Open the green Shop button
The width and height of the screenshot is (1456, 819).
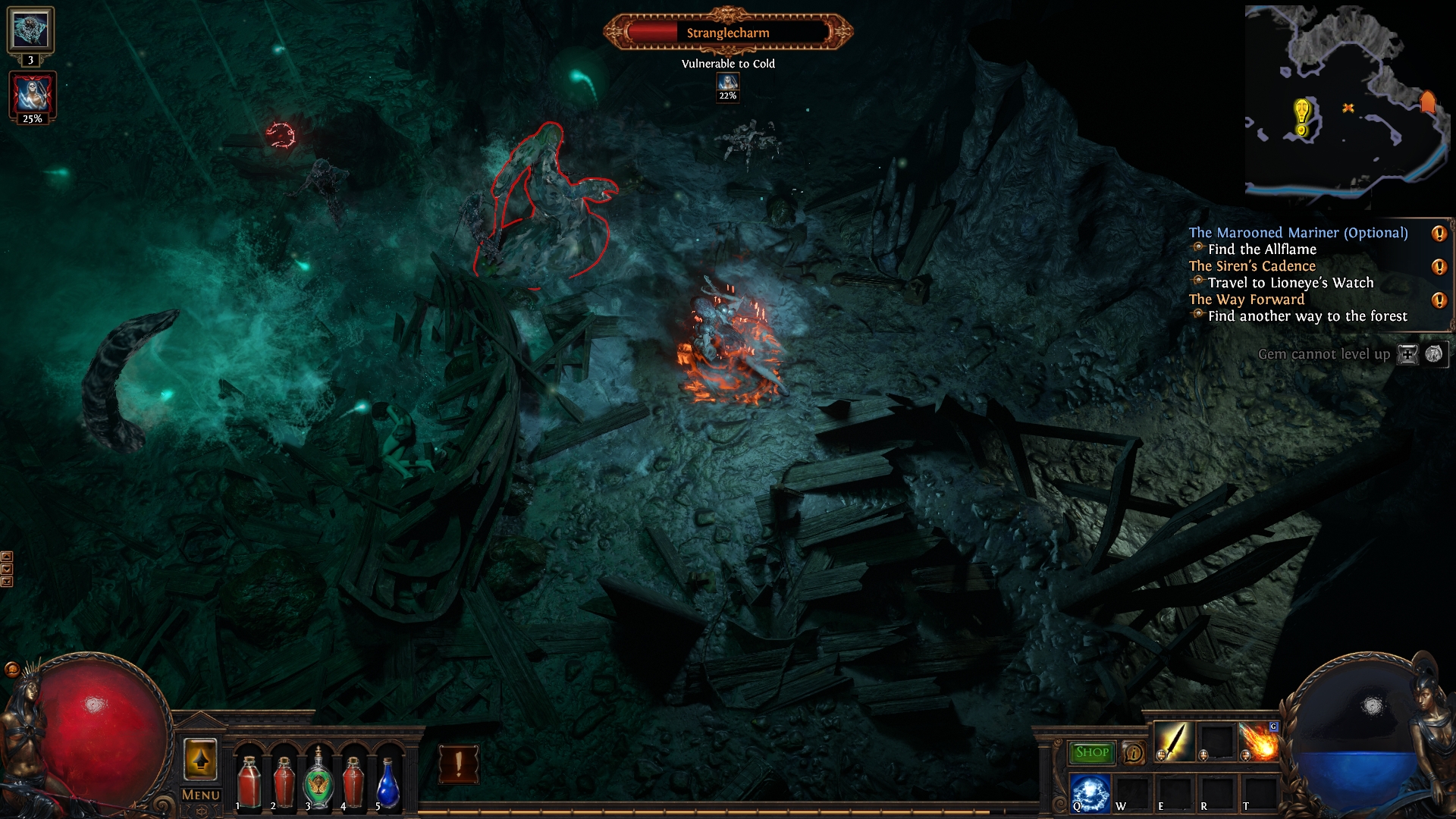[1091, 752]
